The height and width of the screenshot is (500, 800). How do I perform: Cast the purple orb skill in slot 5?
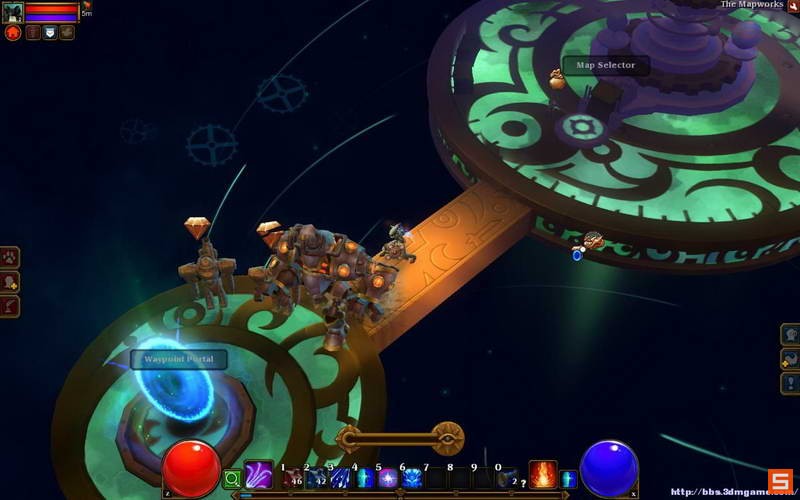(x=389, y=478)
